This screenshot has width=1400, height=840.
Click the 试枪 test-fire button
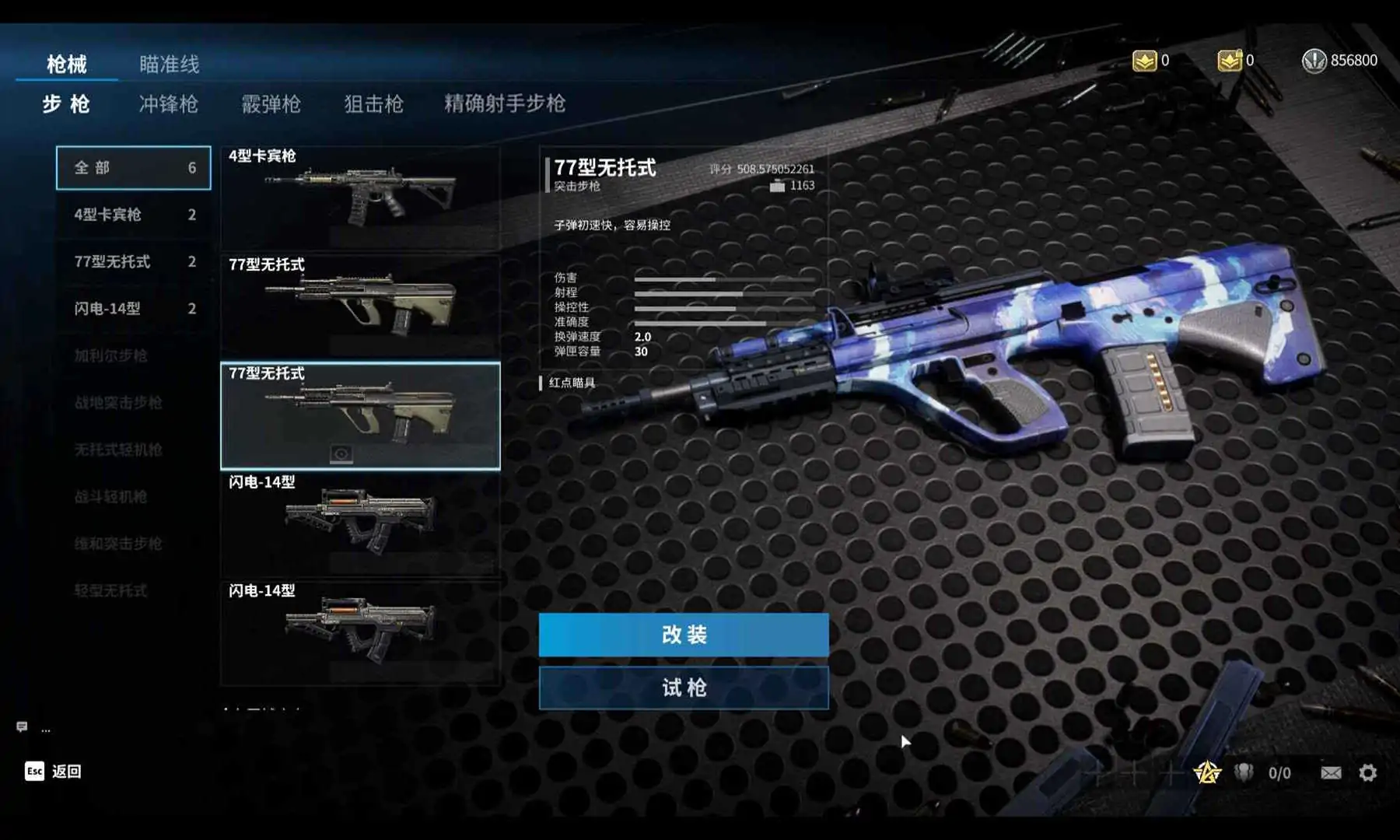pyautogui.click(x=684, y=688)
